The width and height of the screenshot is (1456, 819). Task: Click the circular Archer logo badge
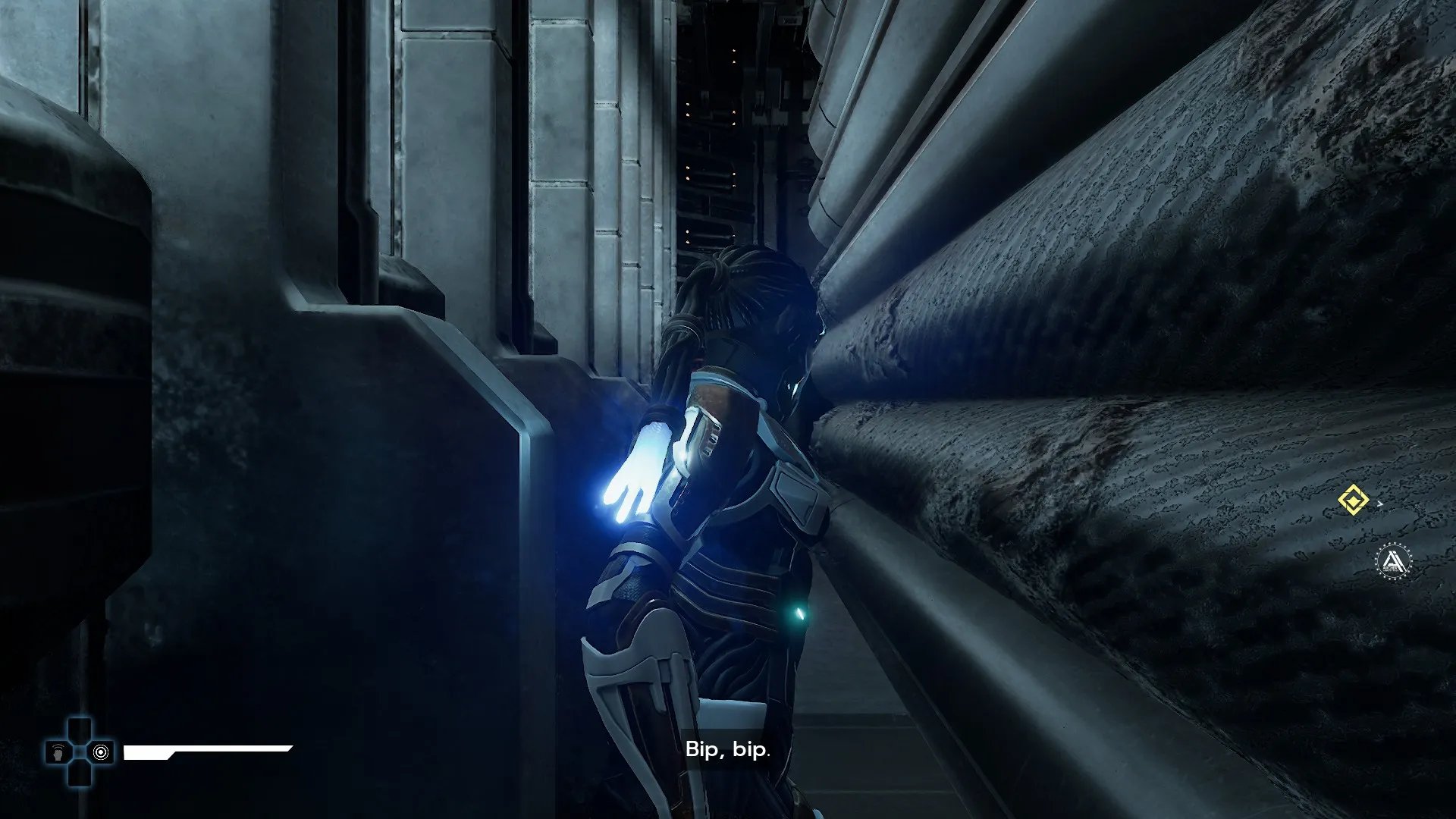[1393, 562]
